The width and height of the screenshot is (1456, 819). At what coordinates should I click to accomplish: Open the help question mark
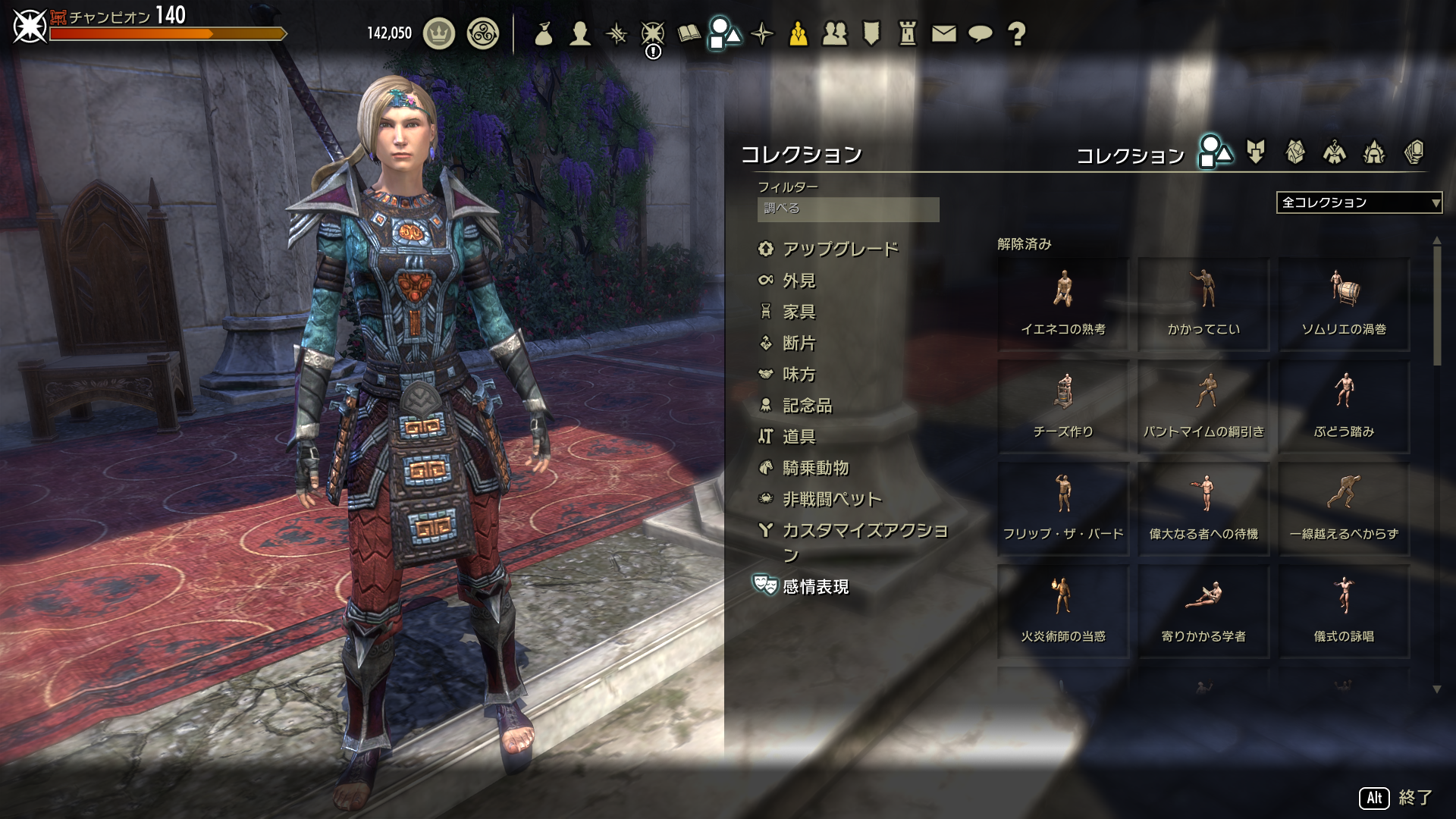coord(1017,34)
